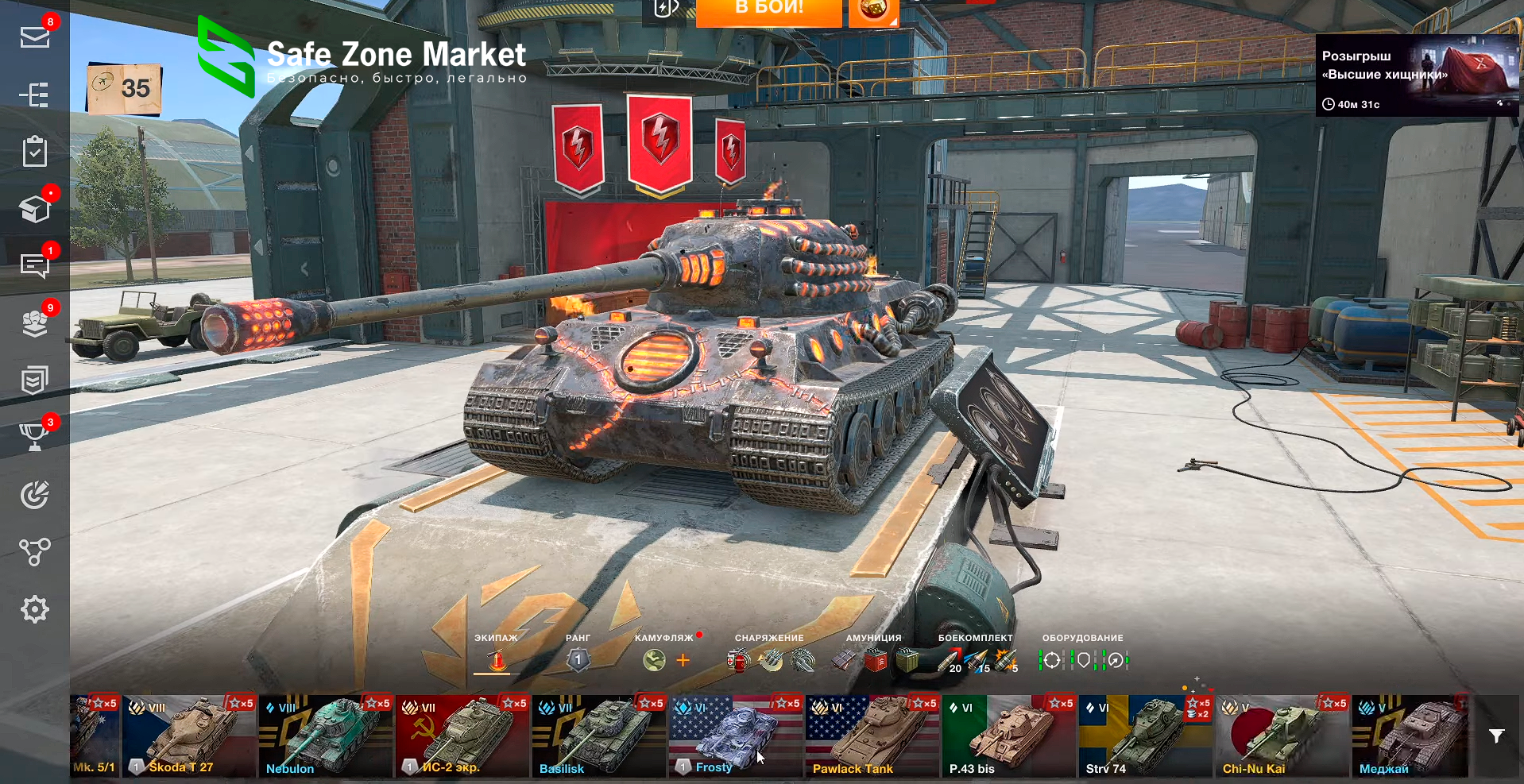Open the «Высшие хищники» giveaway banner
This screenshot has height=784, width=1524.
point(1416,75)
